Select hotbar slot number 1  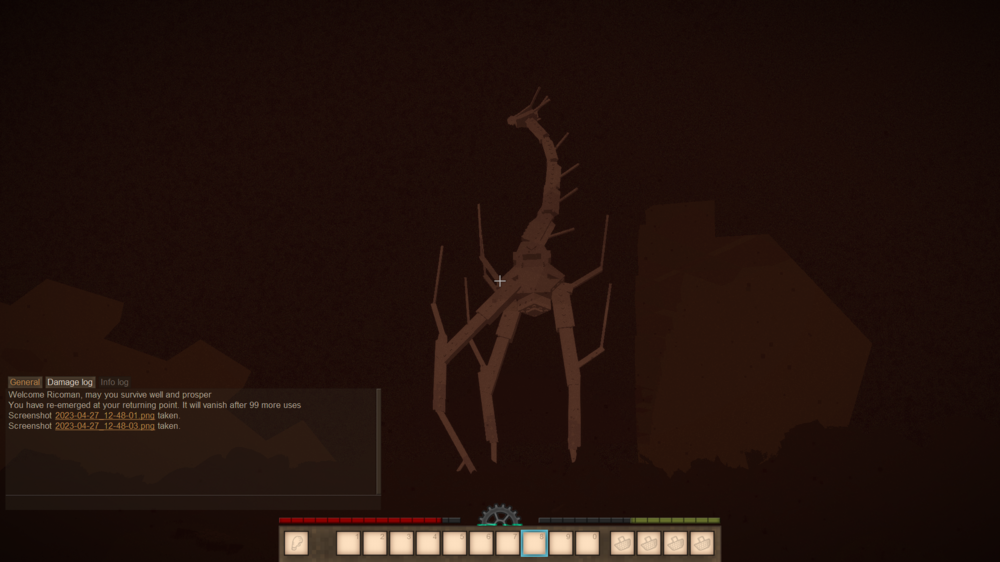click(348, 543)
